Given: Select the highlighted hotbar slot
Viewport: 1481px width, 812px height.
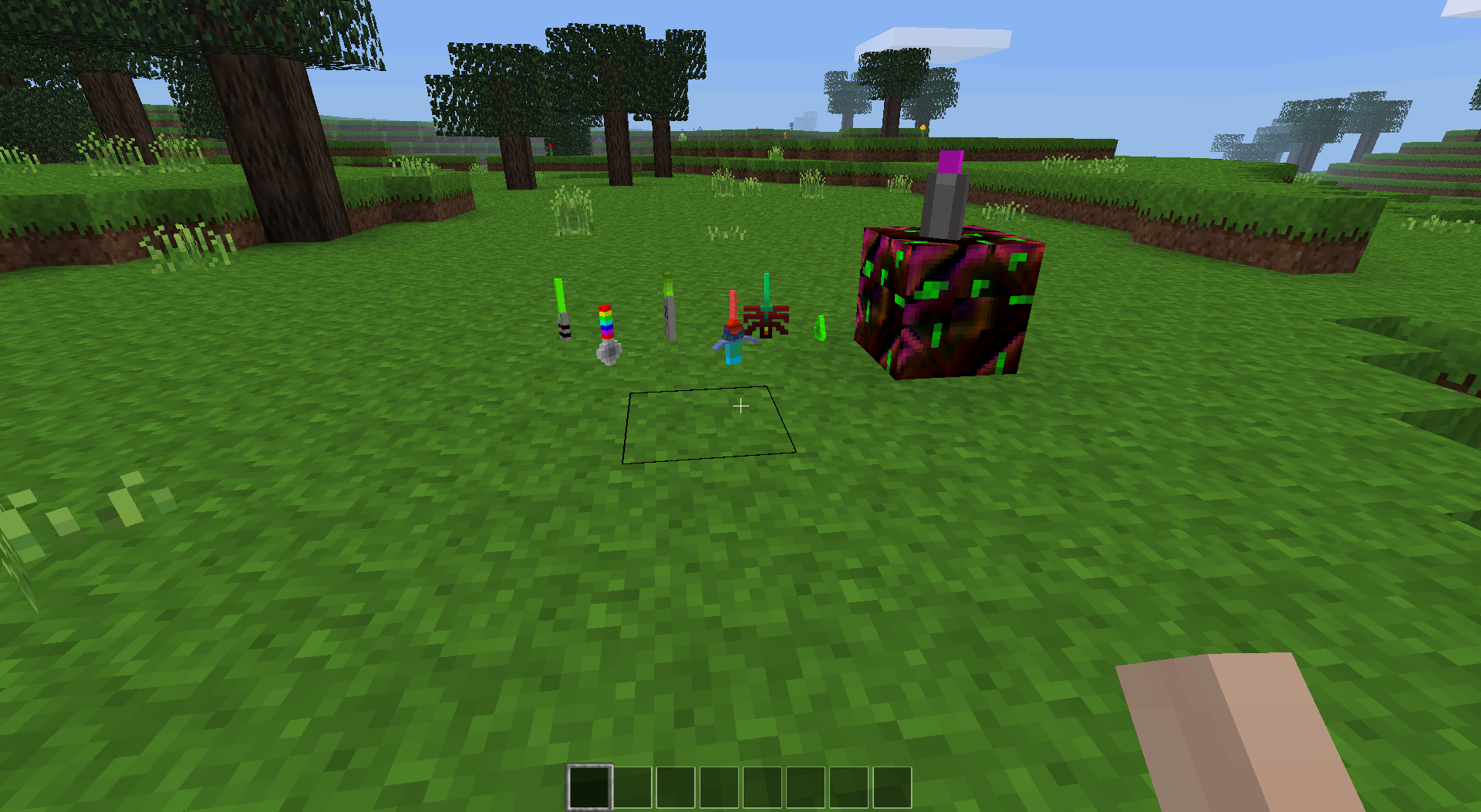Looking at the screenshot, I should coord(589,787).
